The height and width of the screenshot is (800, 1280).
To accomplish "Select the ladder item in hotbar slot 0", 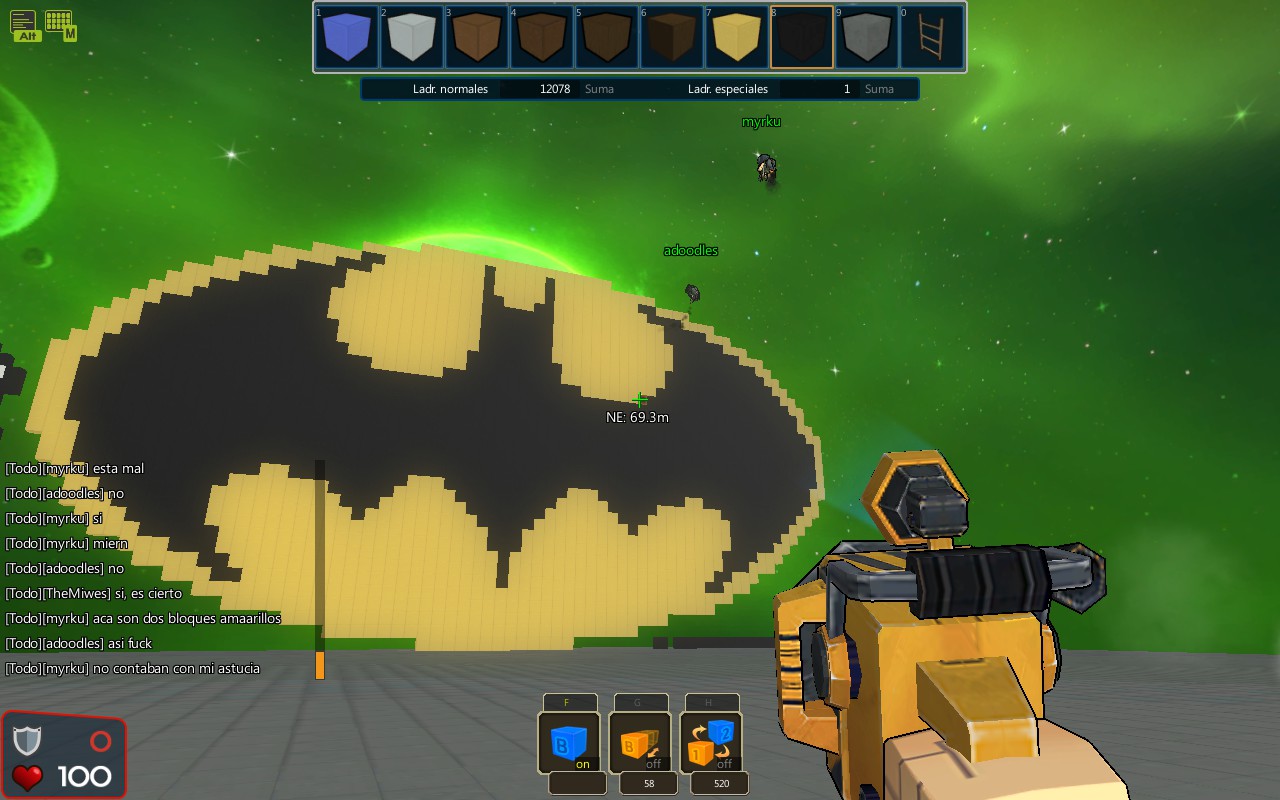I will click(x=932, y=37).
